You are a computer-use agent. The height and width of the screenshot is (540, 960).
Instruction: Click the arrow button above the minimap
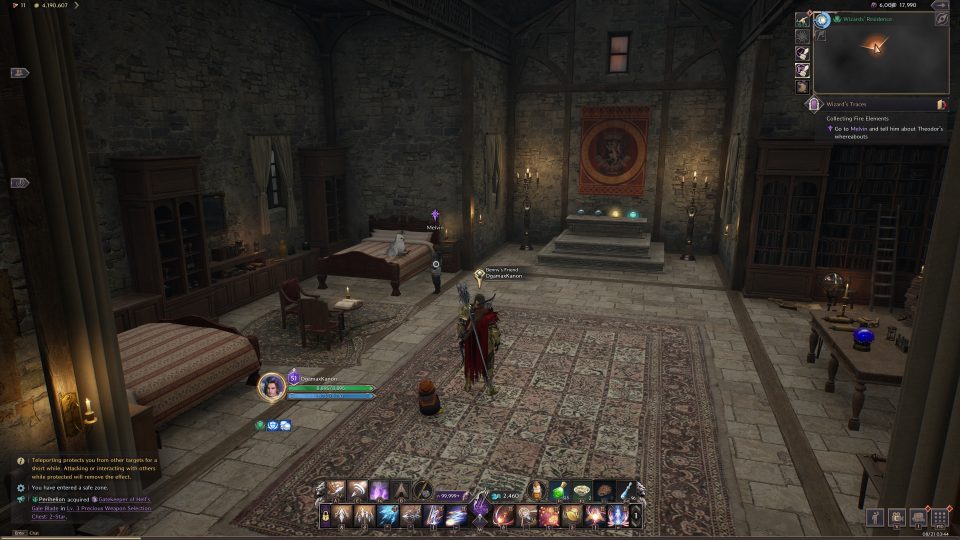(x=940, y=18)
